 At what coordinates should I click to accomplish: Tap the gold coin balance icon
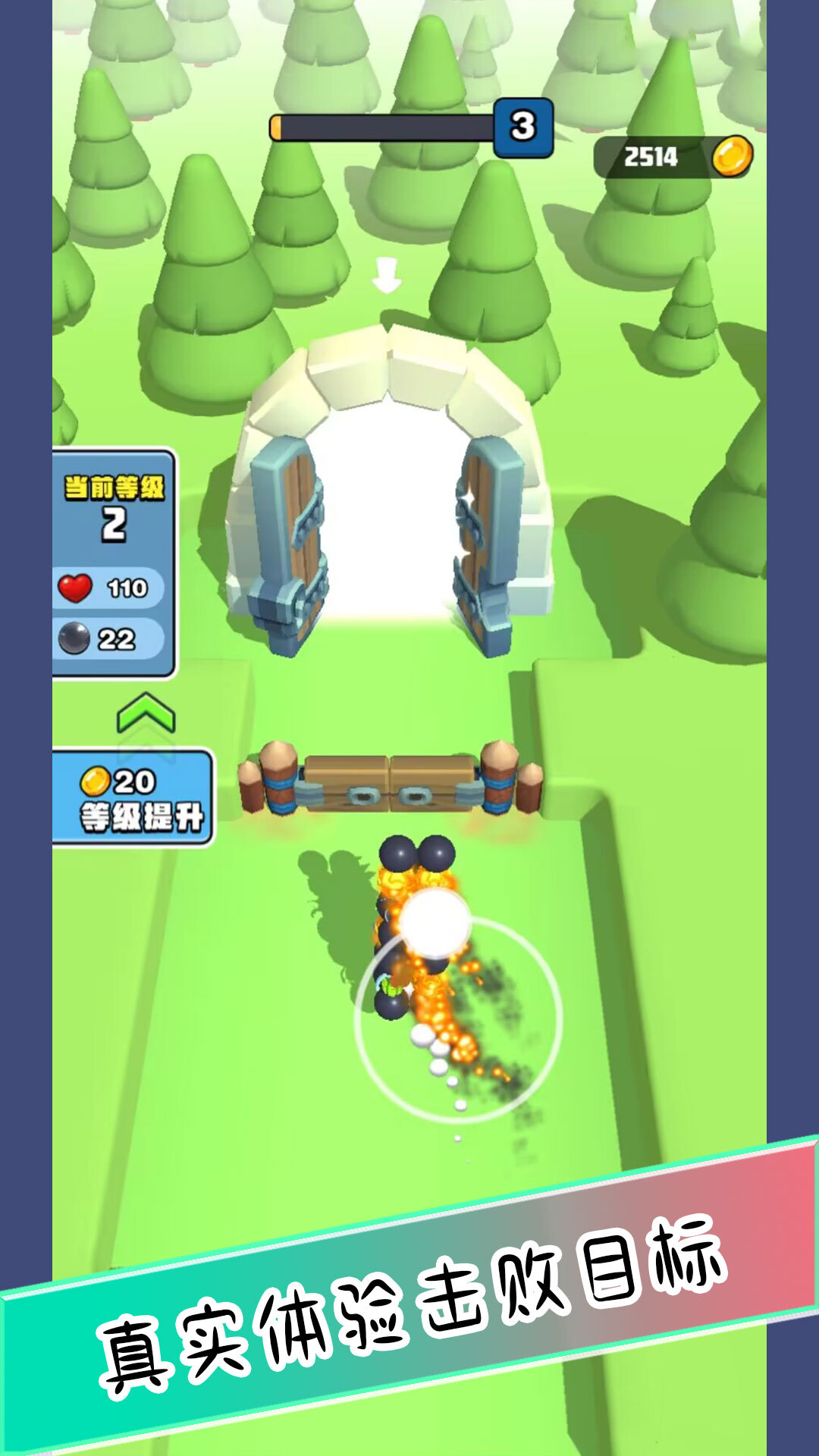click(732, 157)
